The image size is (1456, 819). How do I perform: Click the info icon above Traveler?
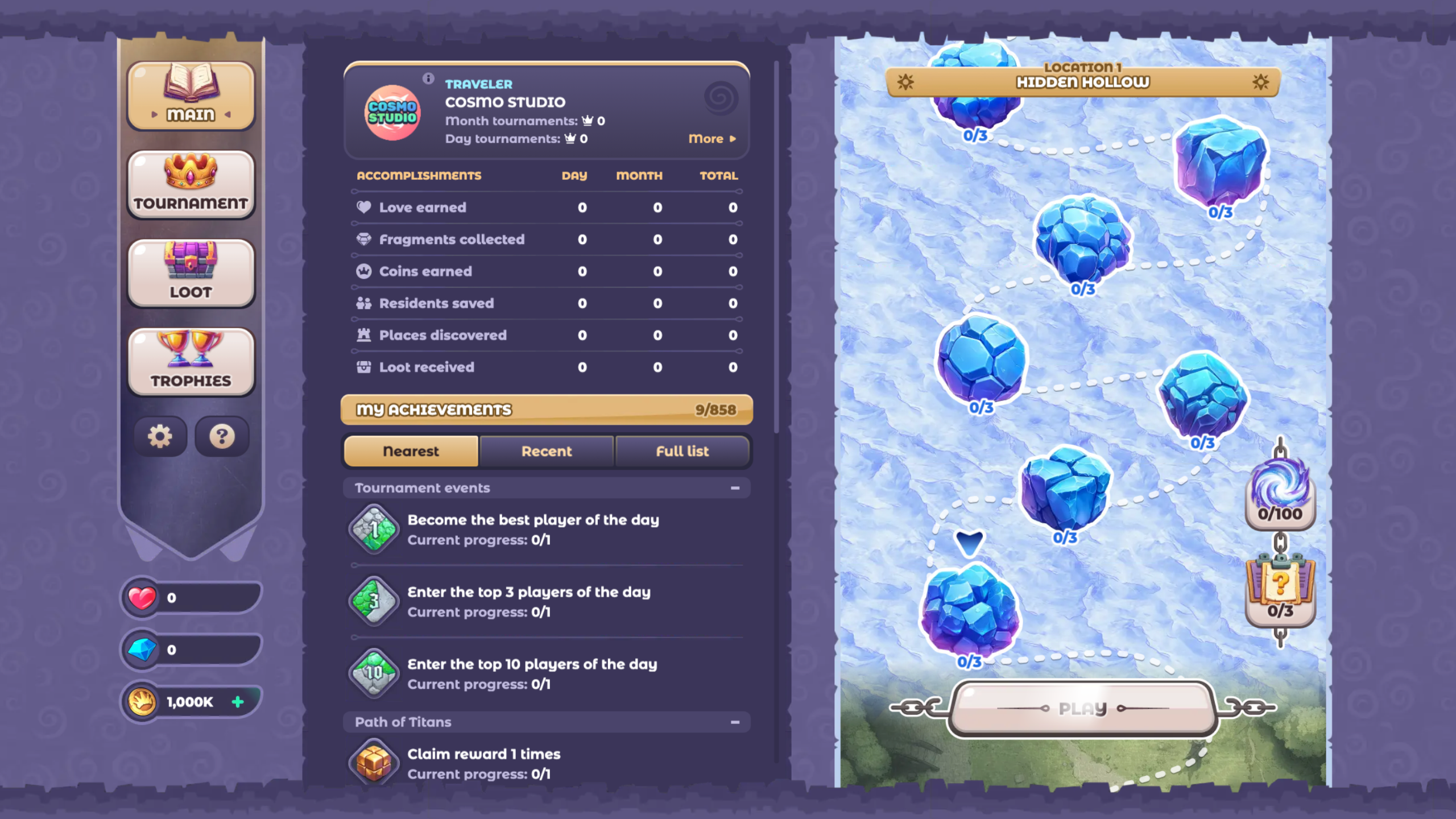click(x=427, y=79)
